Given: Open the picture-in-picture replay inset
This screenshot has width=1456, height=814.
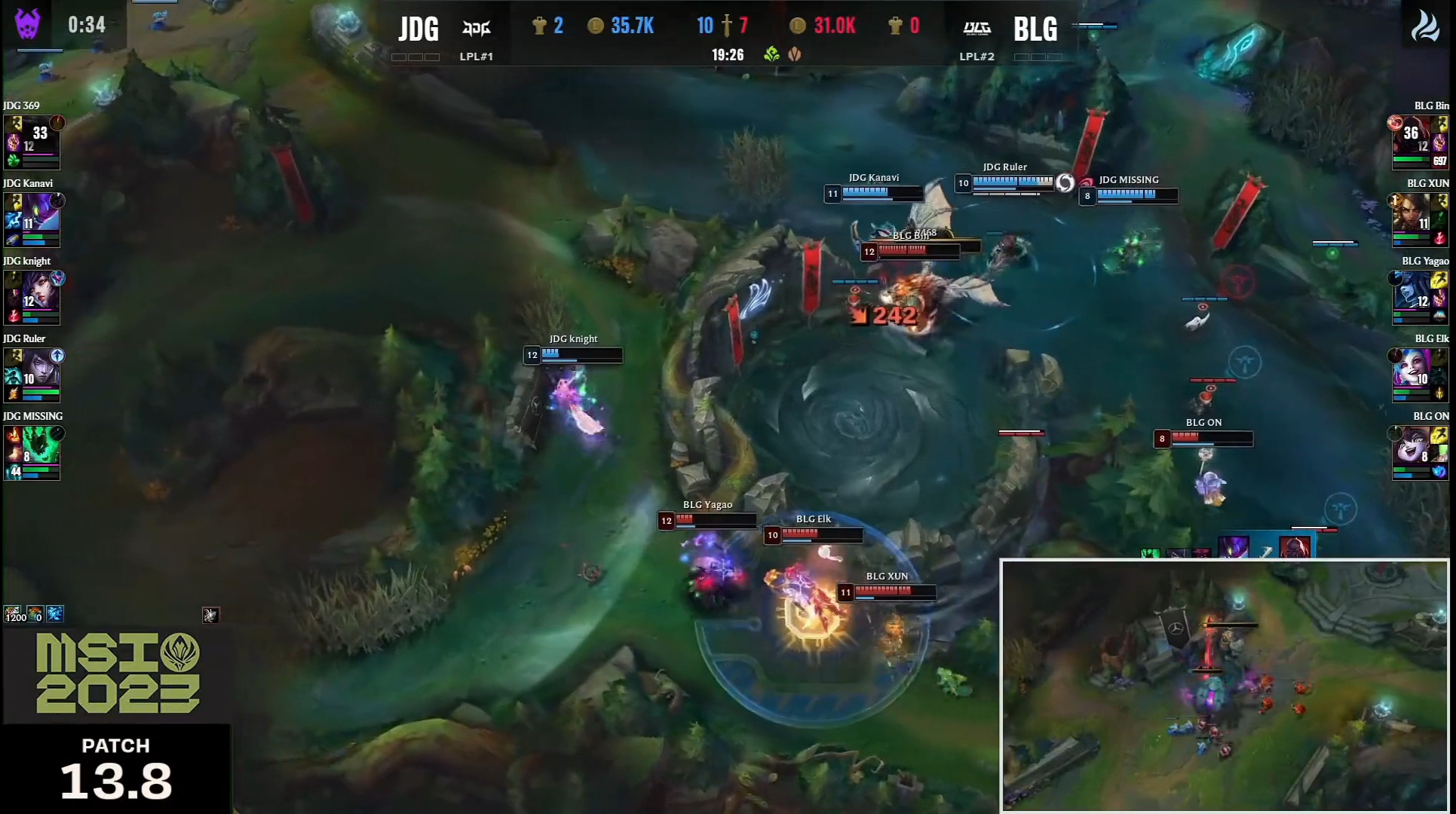Looking at the screenshot, I should pos(1225,684).
